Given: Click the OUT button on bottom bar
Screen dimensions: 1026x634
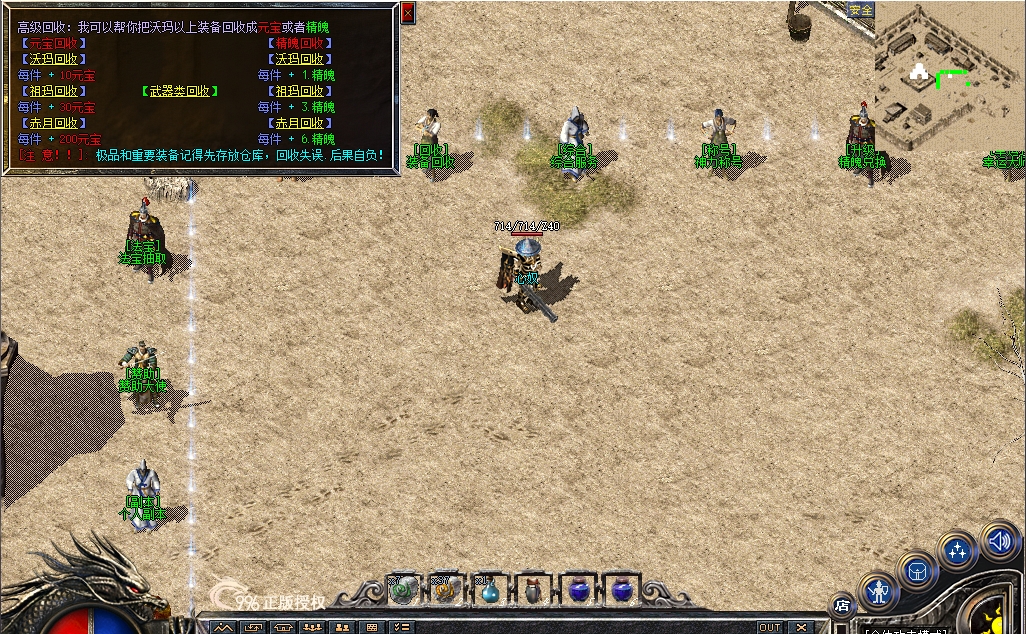Looking at the screenshot, I should (769, 627).
